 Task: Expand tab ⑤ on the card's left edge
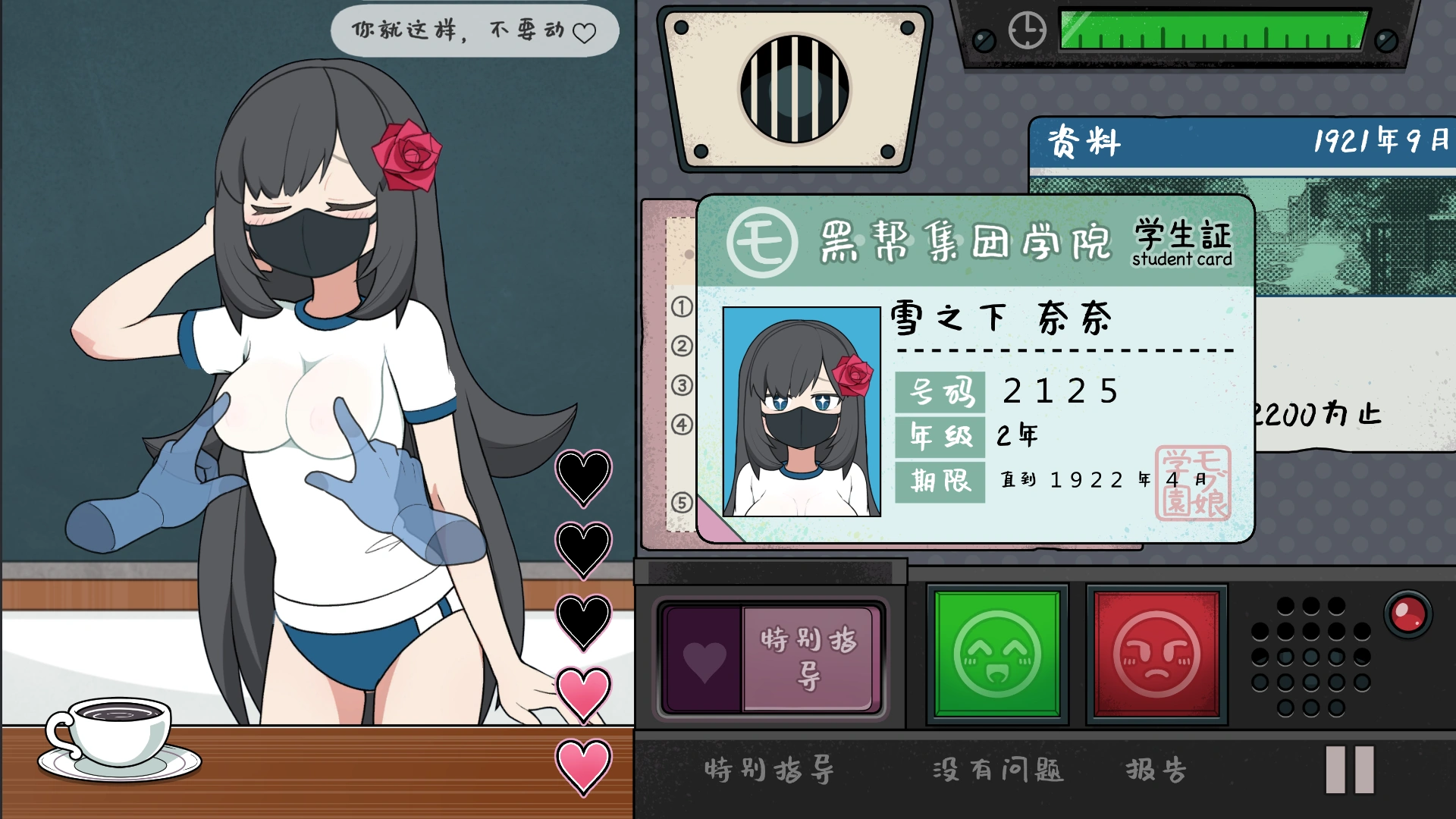[x=682, y=497]
